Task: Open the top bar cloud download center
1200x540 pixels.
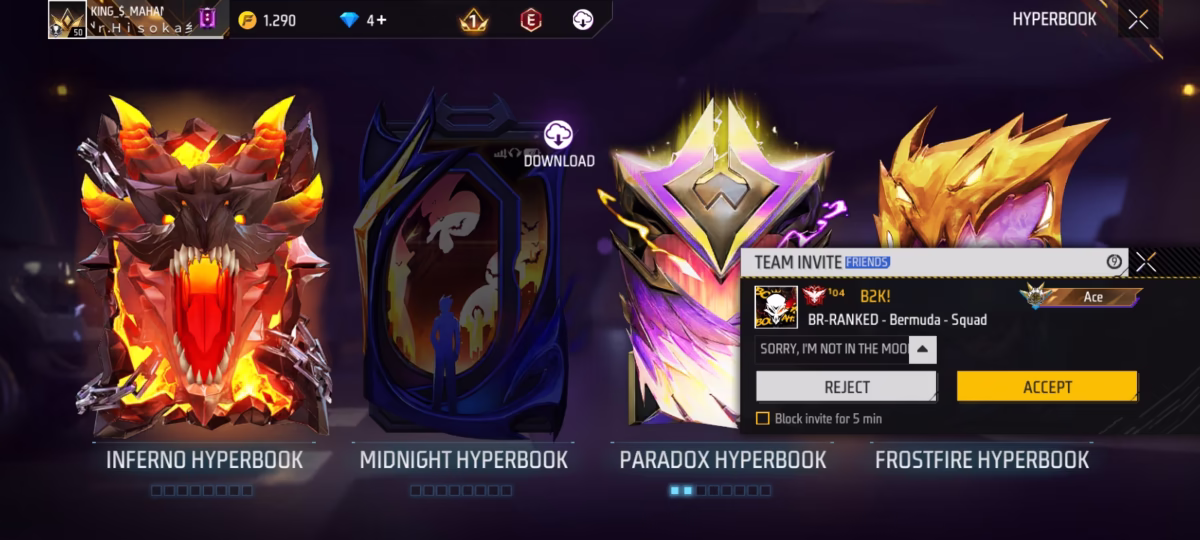Action: click(x=584, y=20)
